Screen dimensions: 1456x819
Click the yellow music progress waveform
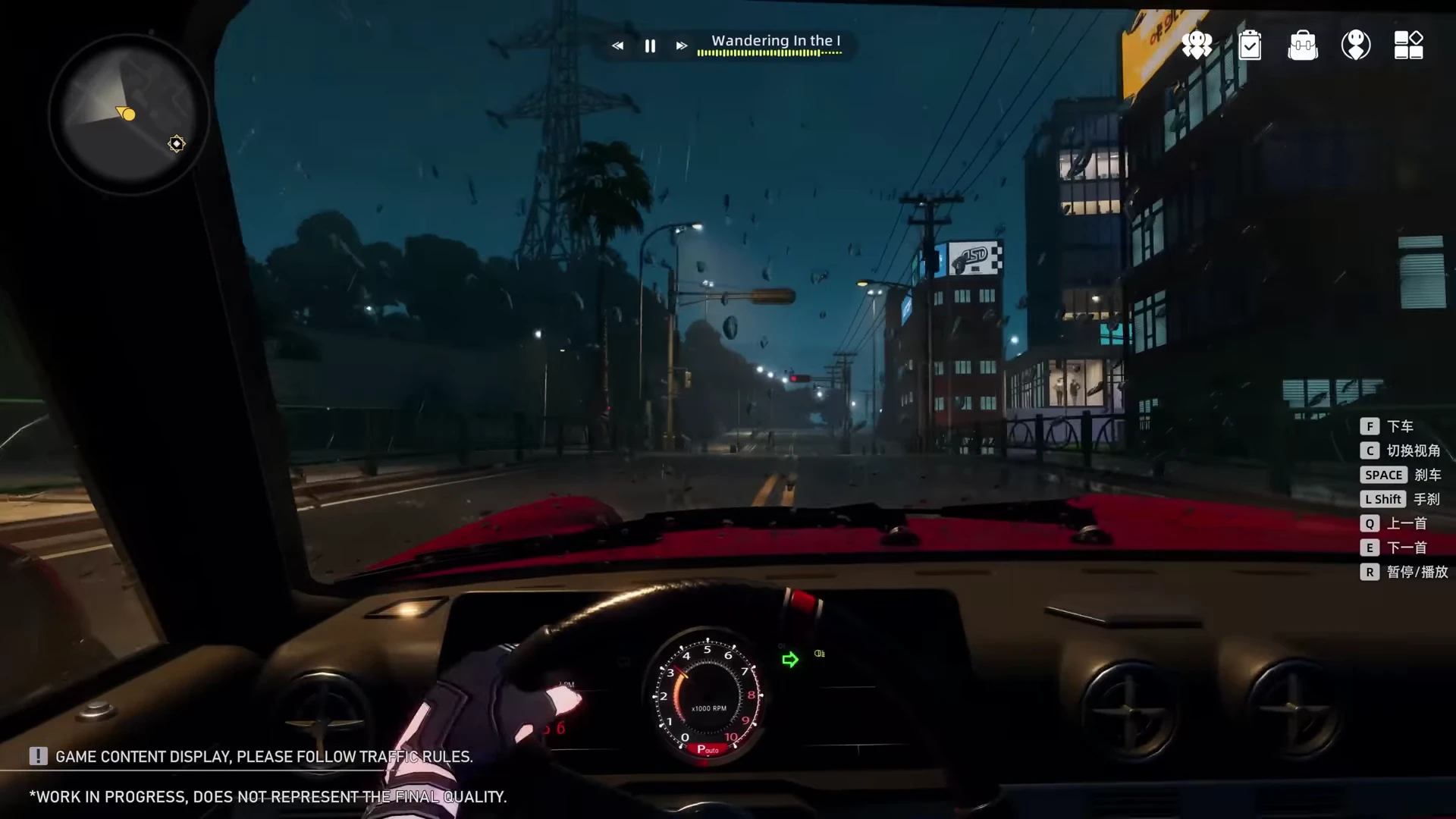[x=769, y=53]
